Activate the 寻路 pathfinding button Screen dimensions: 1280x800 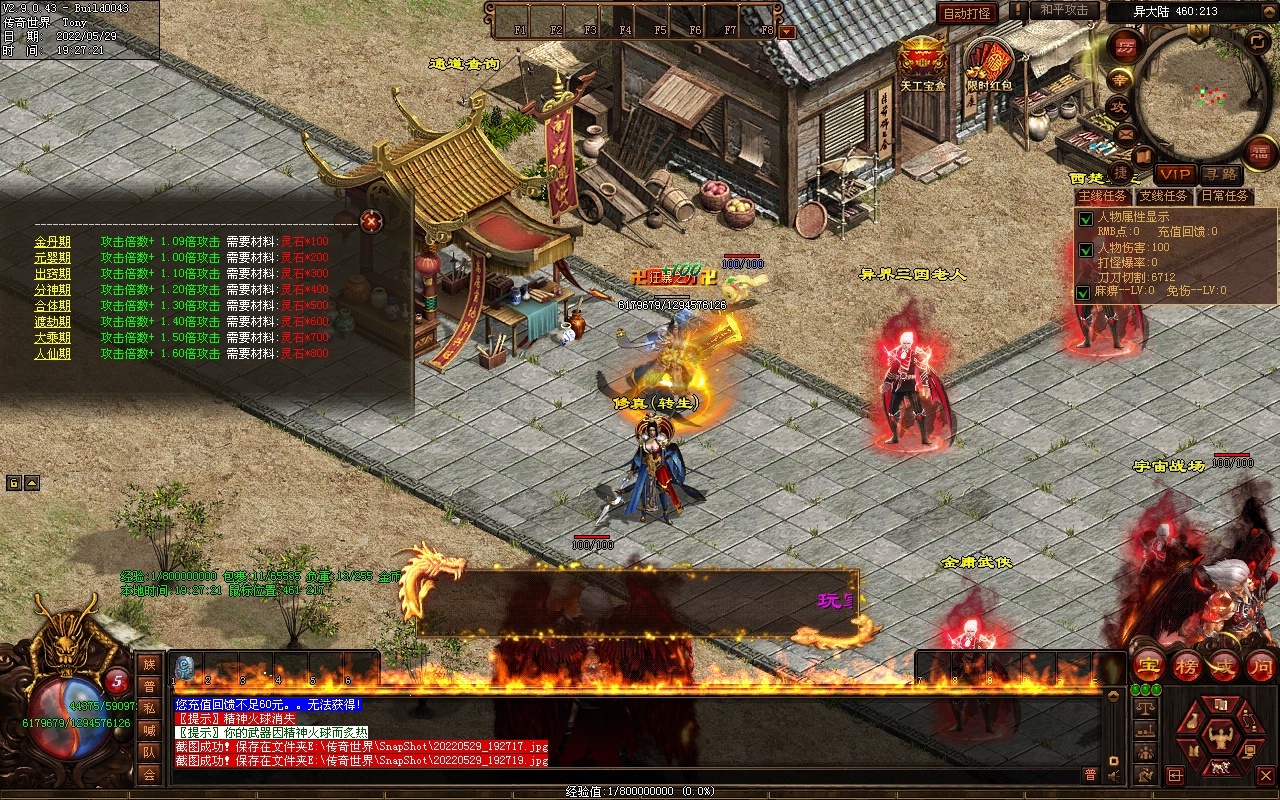(x=1219, y=174)
